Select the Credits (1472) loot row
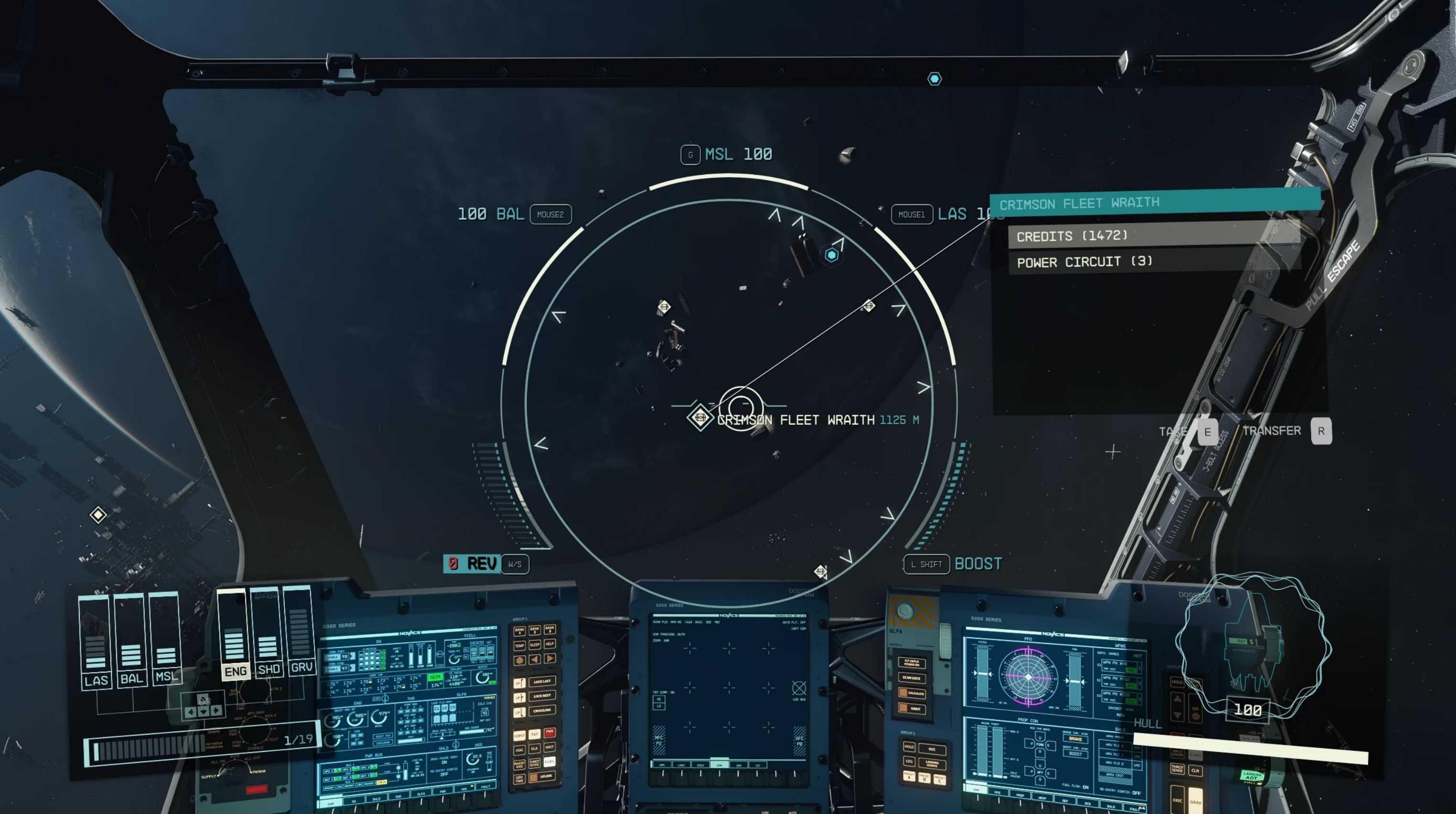 coord(1153,235)
